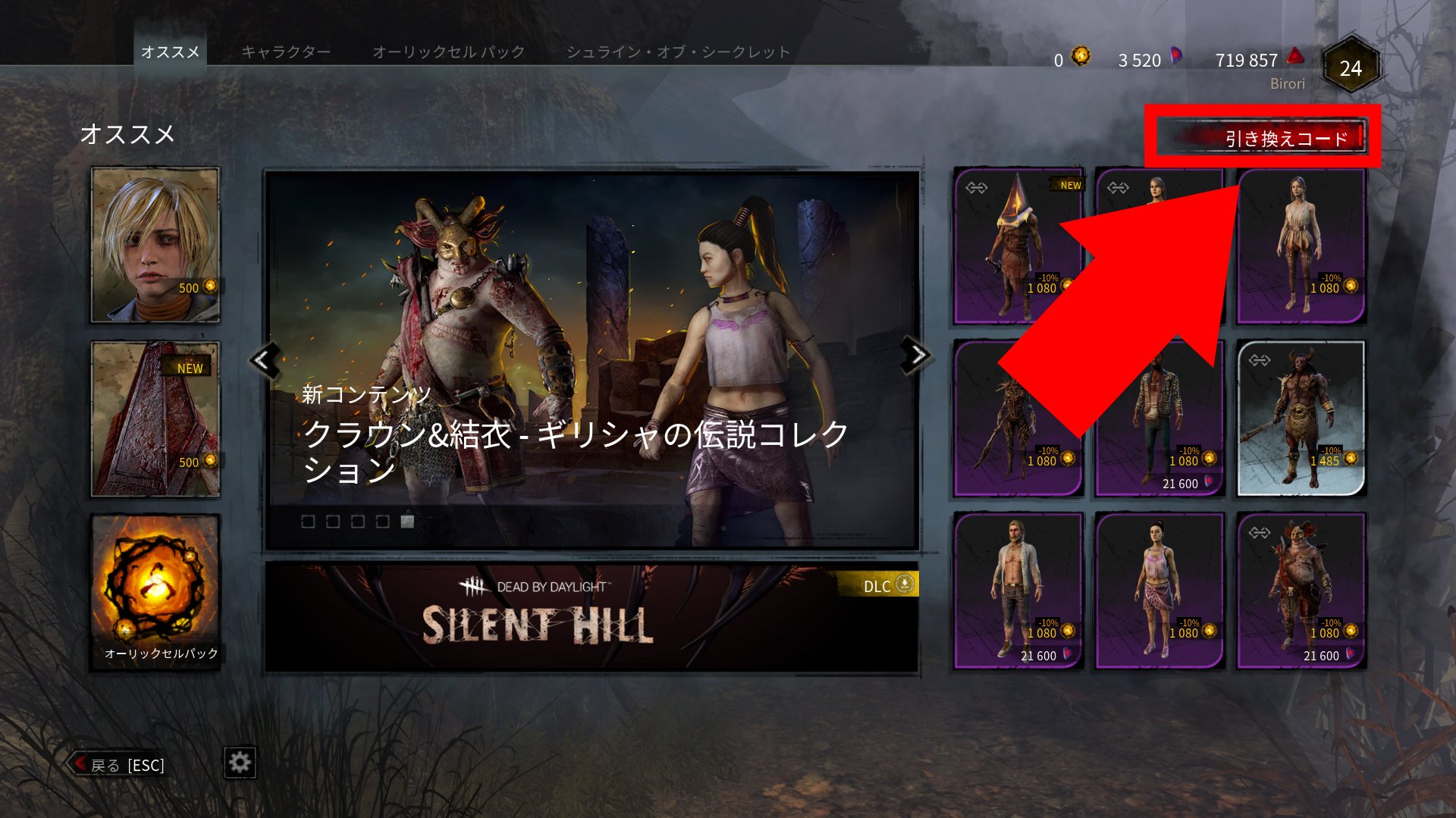
Task: Open the settings gear near the bottom left
Action: click(240, 763)
